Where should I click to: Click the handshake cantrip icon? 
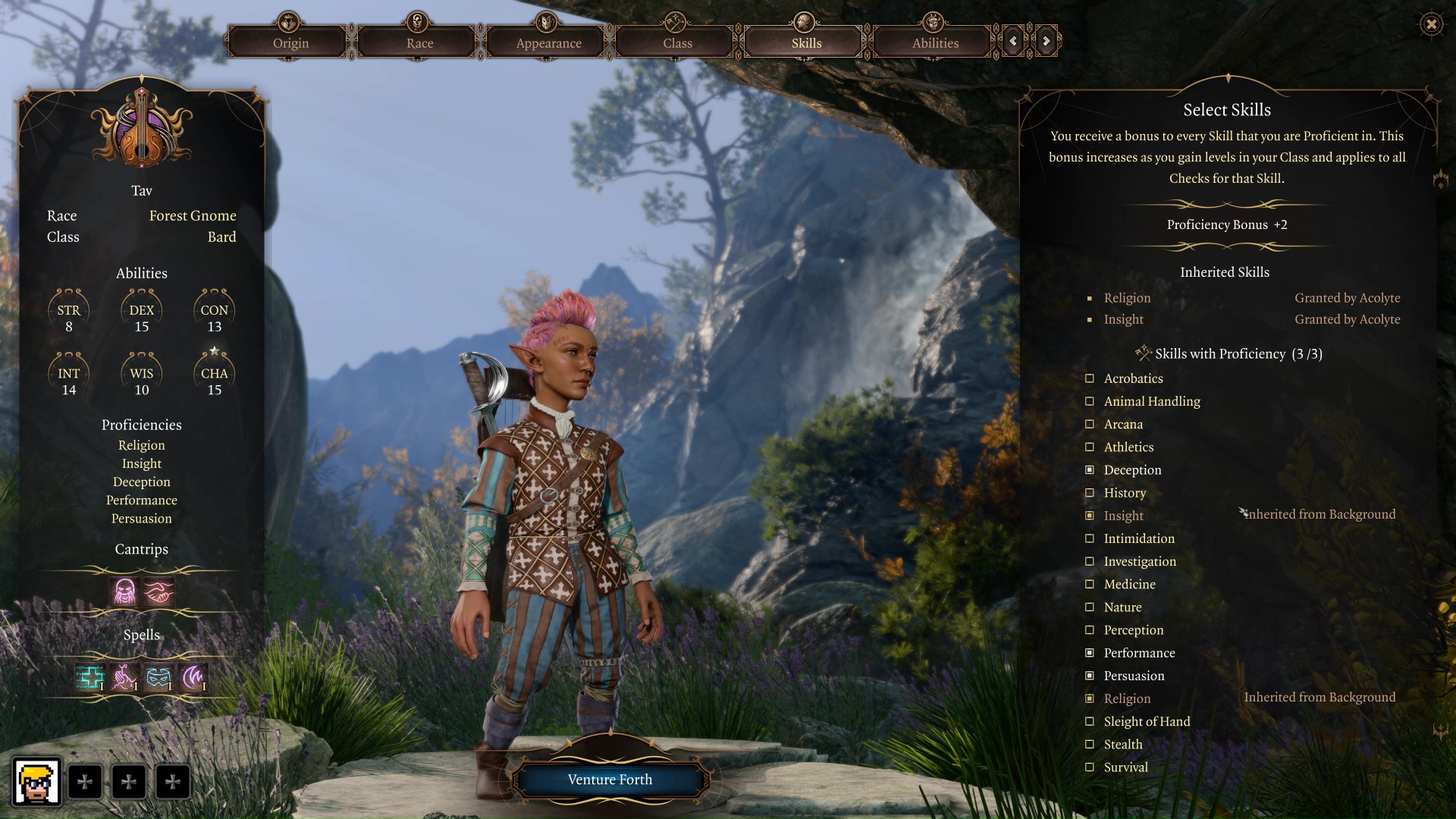[x=159, y=591]
